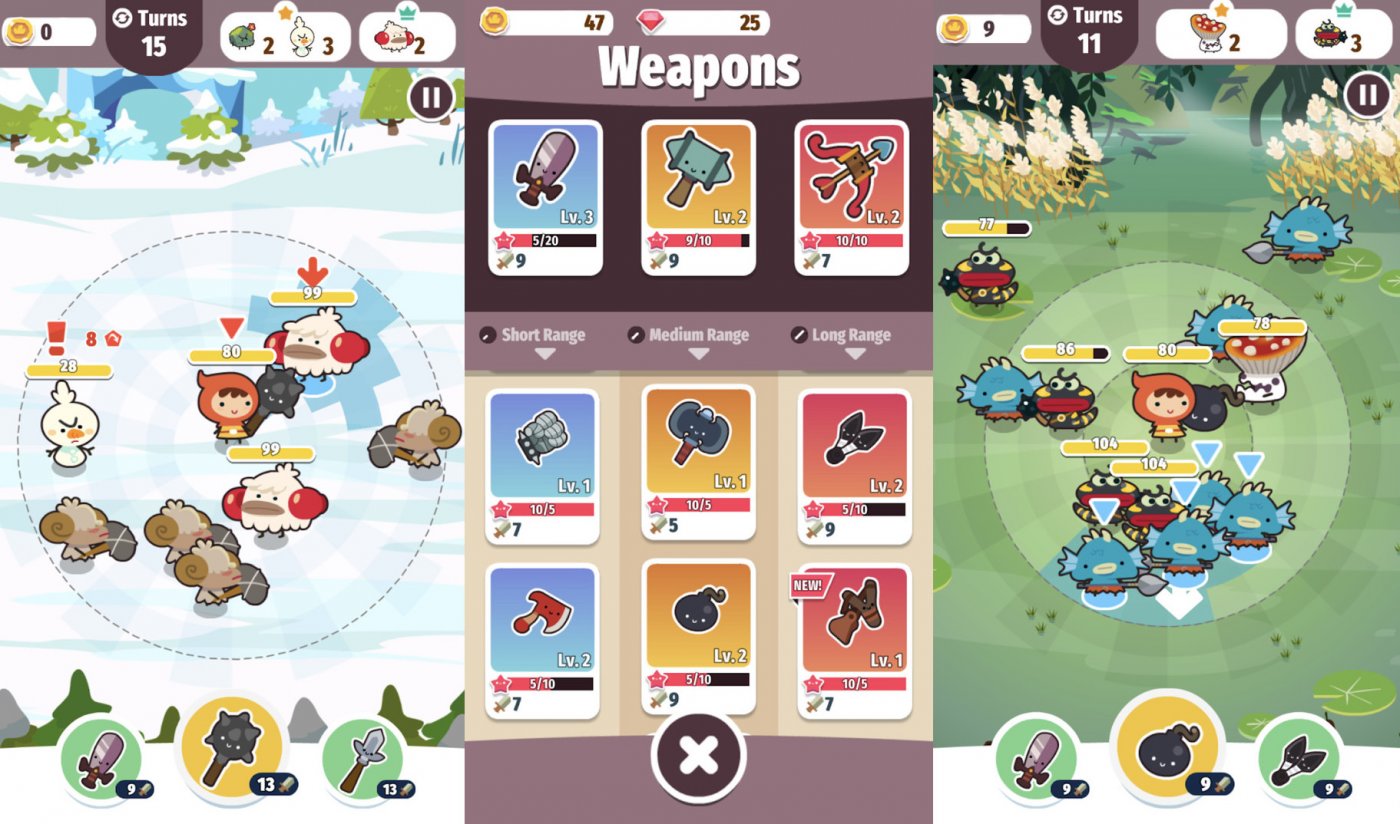Close the Weapons menu with the X button
Image resolution: width=1400 pixels, height=824 pixels.
click(x=697, y=757)
